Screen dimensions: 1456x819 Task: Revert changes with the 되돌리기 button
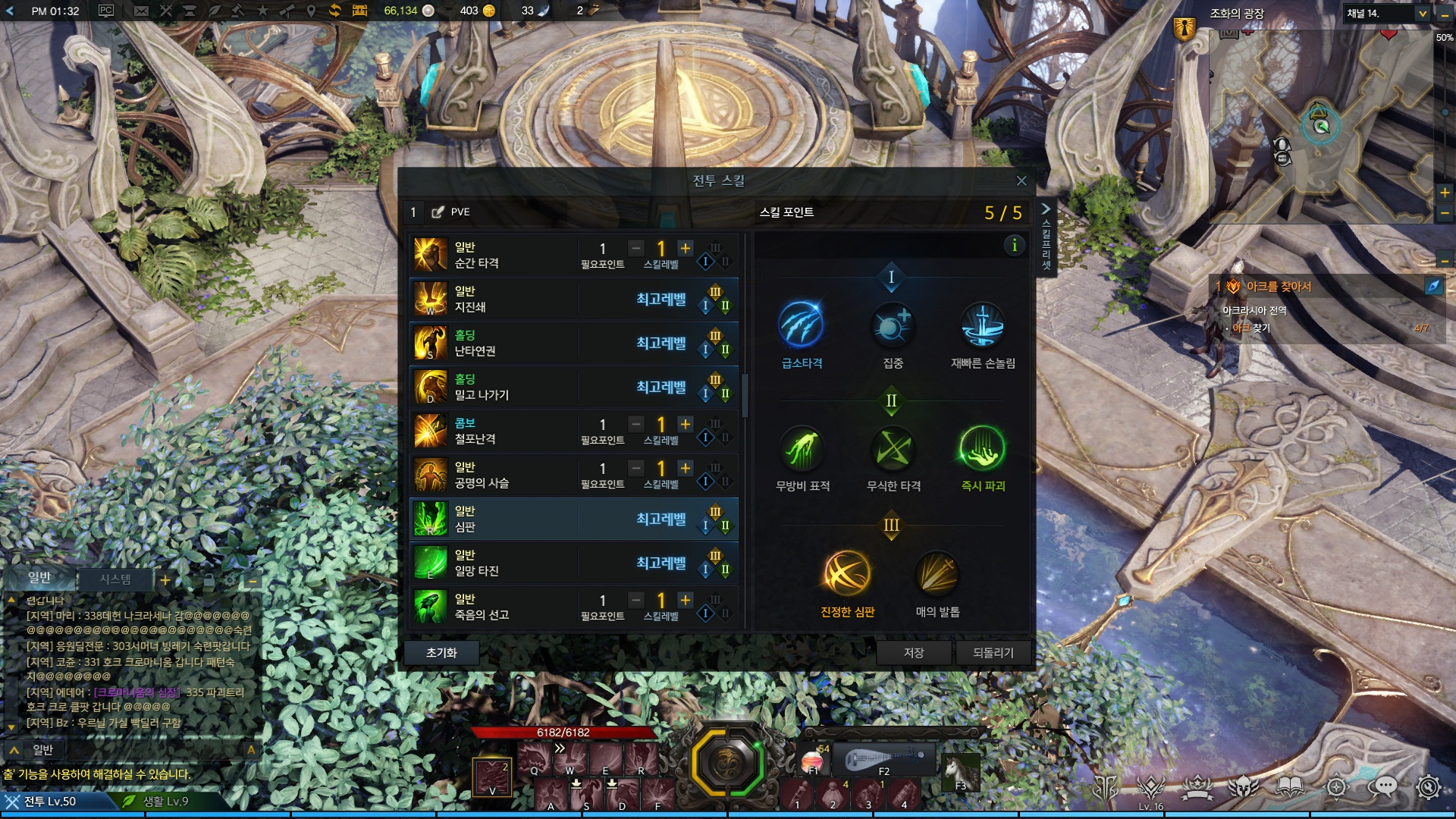pos(993,653)
